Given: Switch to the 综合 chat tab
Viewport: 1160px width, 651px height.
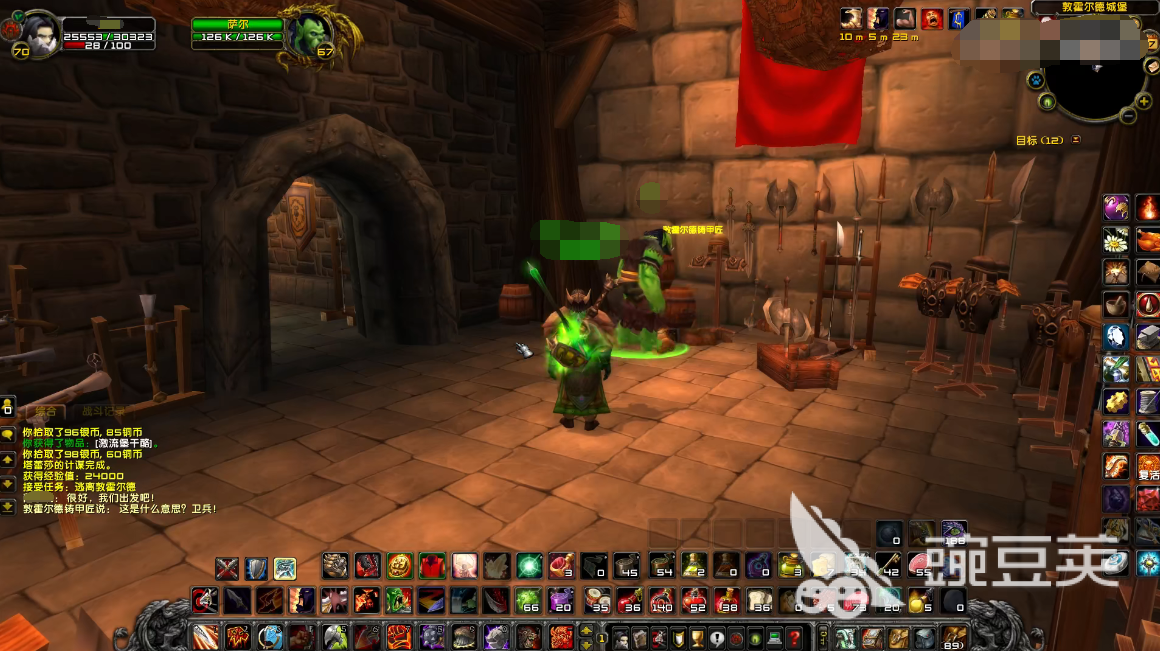Looking at the screenshot, I should pyautogui.click(x=45, y=411).
